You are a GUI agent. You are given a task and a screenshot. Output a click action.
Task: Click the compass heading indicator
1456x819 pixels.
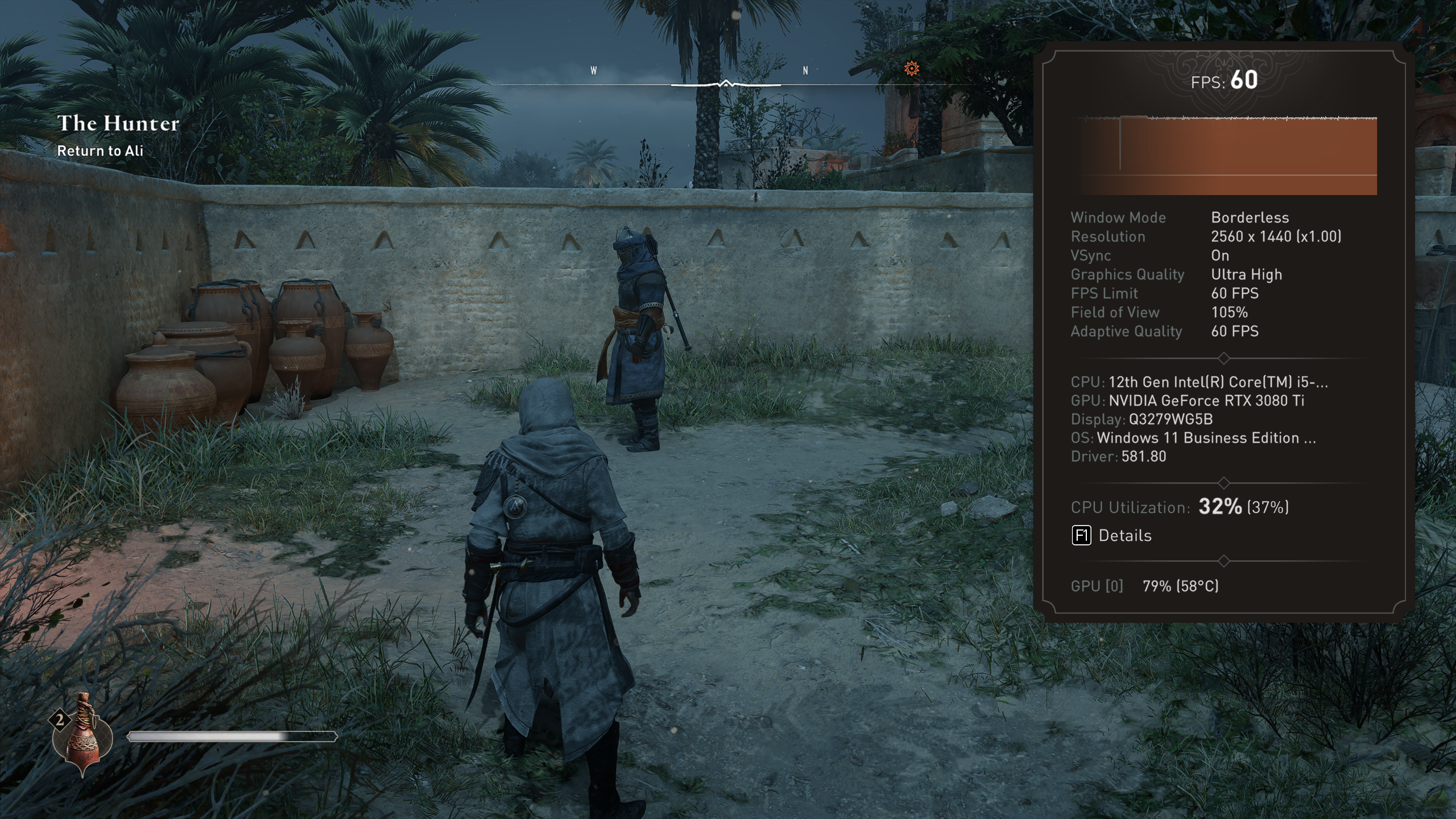[726, 84]
